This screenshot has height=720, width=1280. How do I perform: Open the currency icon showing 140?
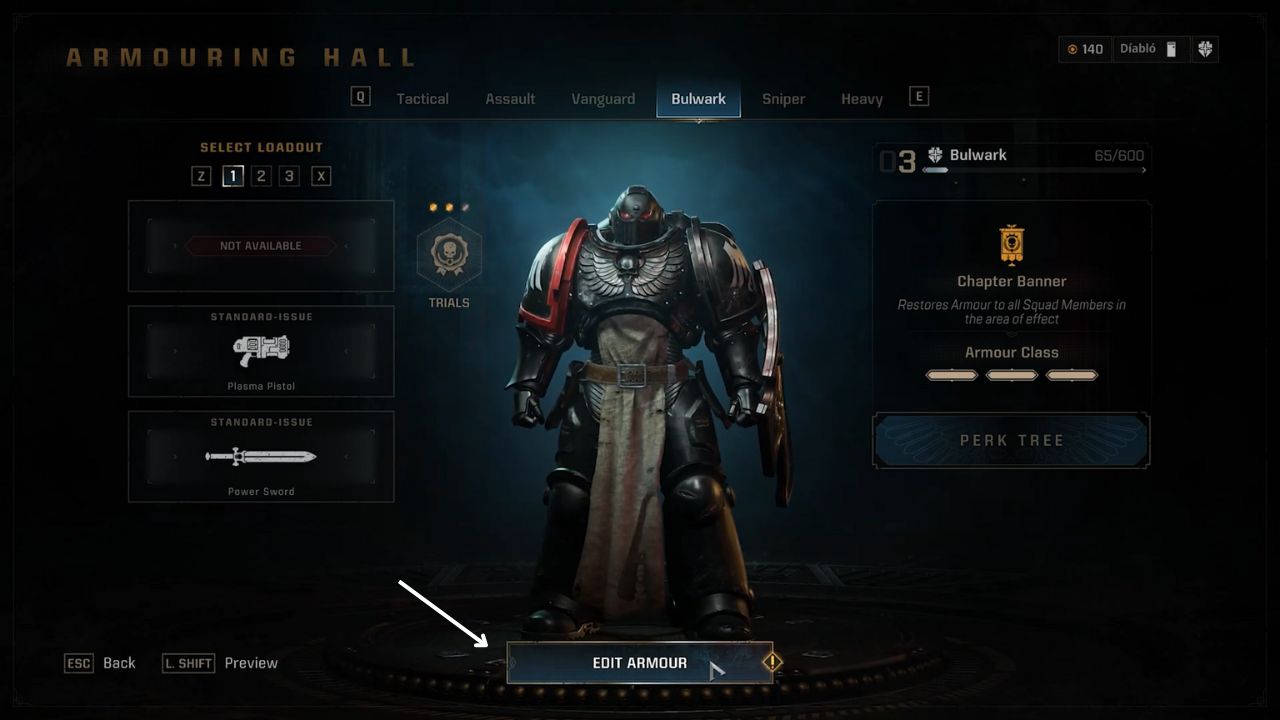[x=1072, y=48]
